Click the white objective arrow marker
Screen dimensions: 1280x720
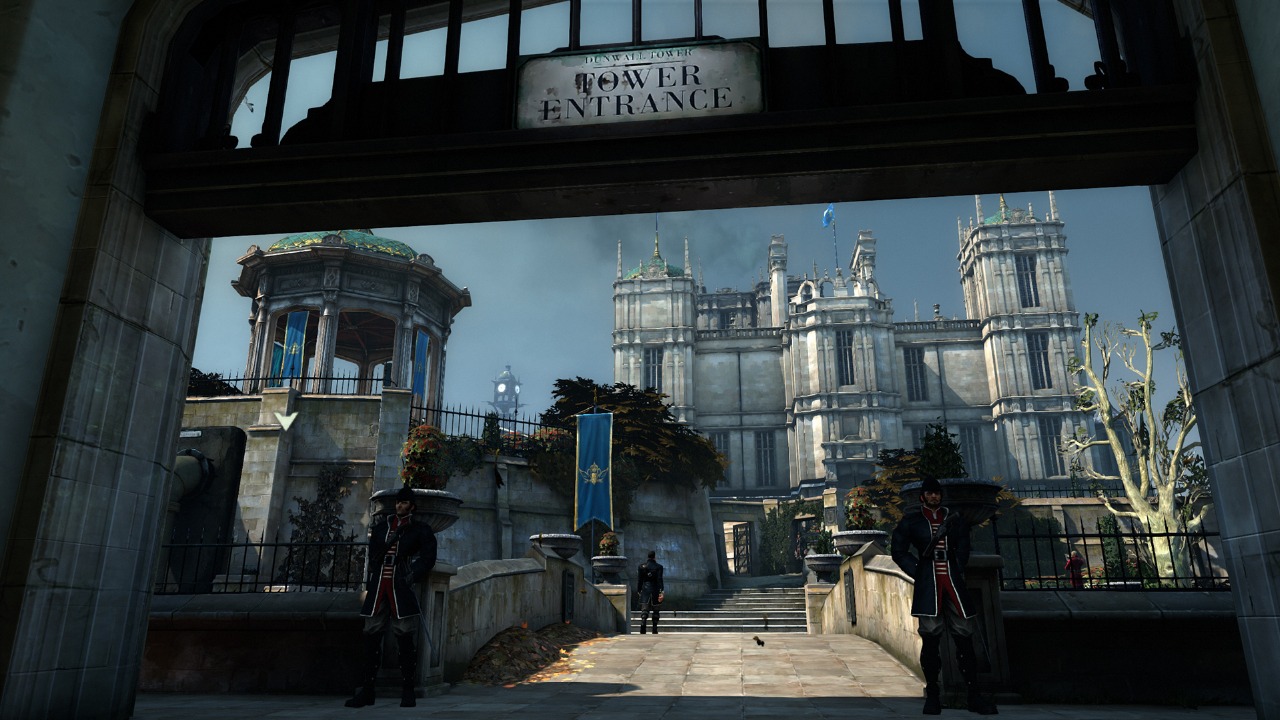click(x=286, y=420)
